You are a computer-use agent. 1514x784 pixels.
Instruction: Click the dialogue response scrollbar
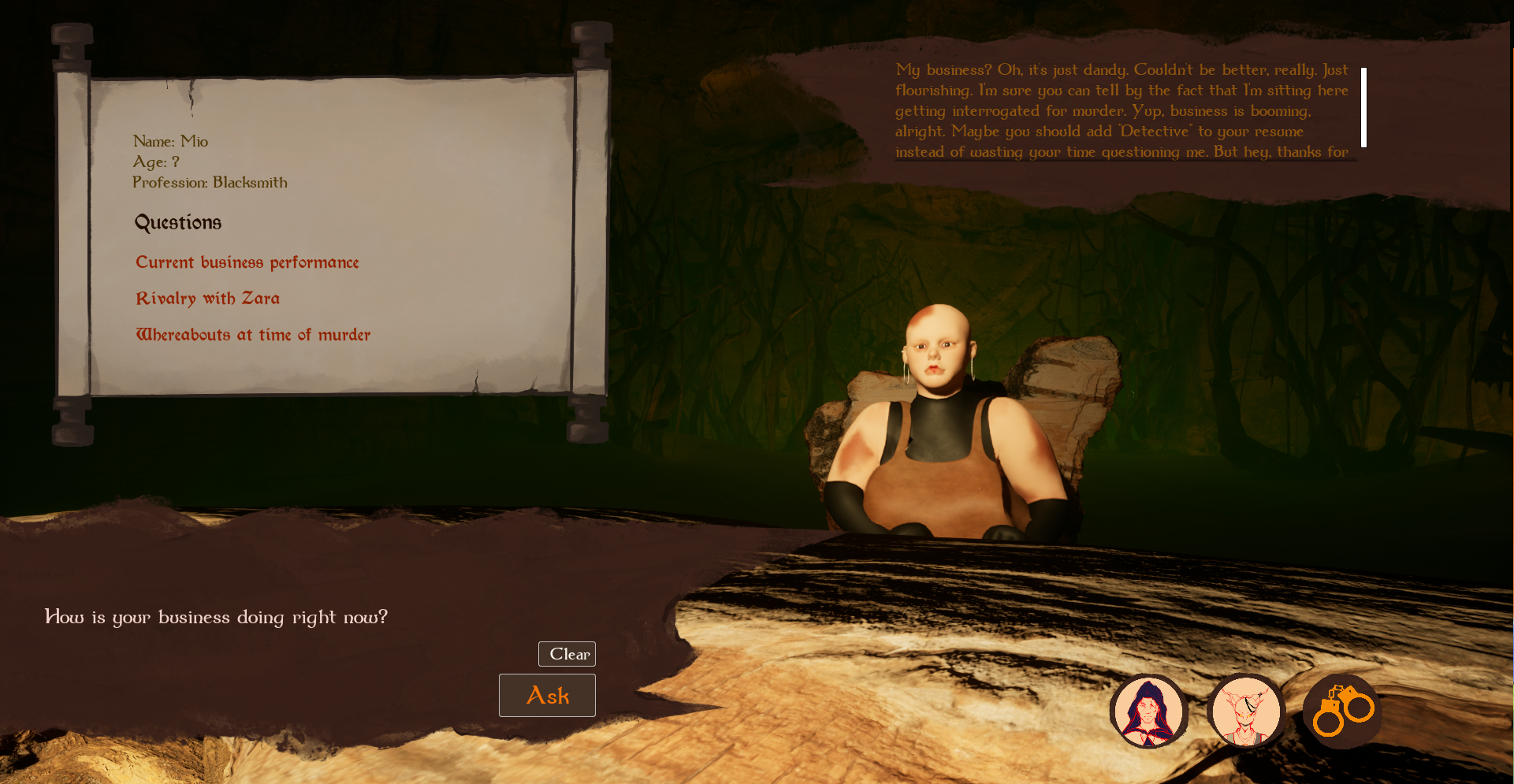click(1363, 107)
